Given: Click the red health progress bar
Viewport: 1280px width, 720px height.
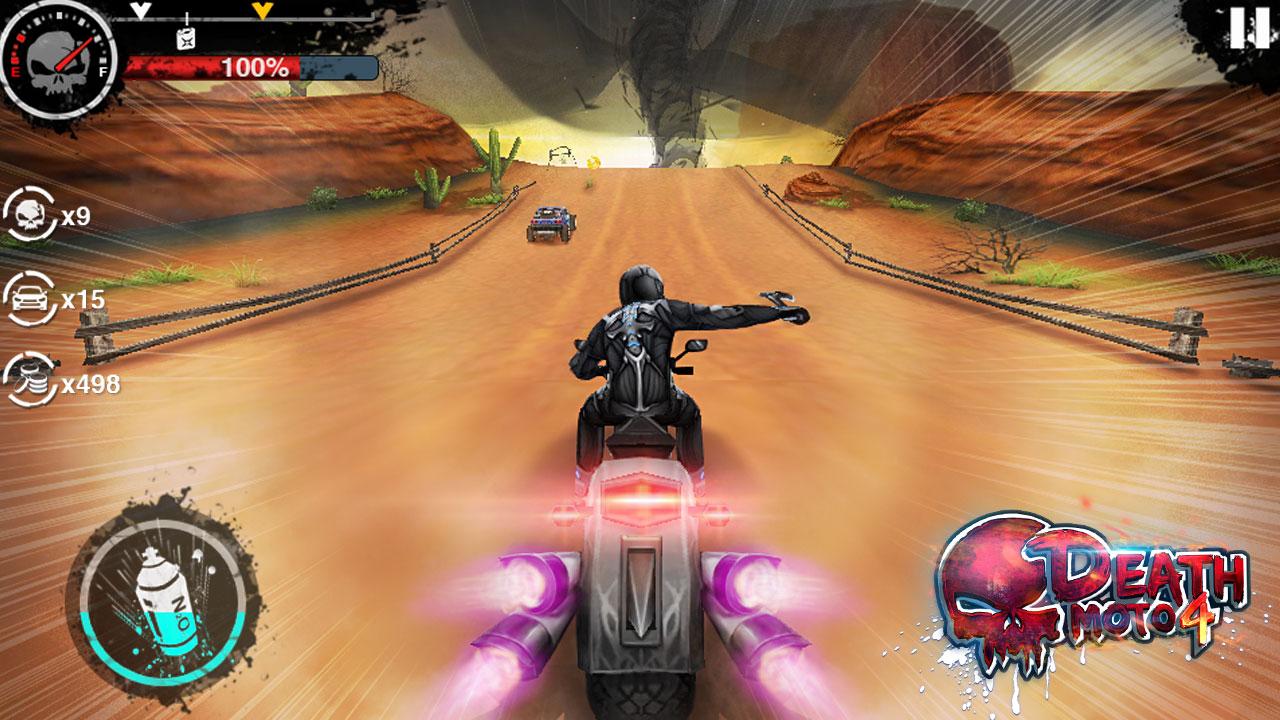Looking at the screenshot, I should pyautogui.click(x=200, y=68).
